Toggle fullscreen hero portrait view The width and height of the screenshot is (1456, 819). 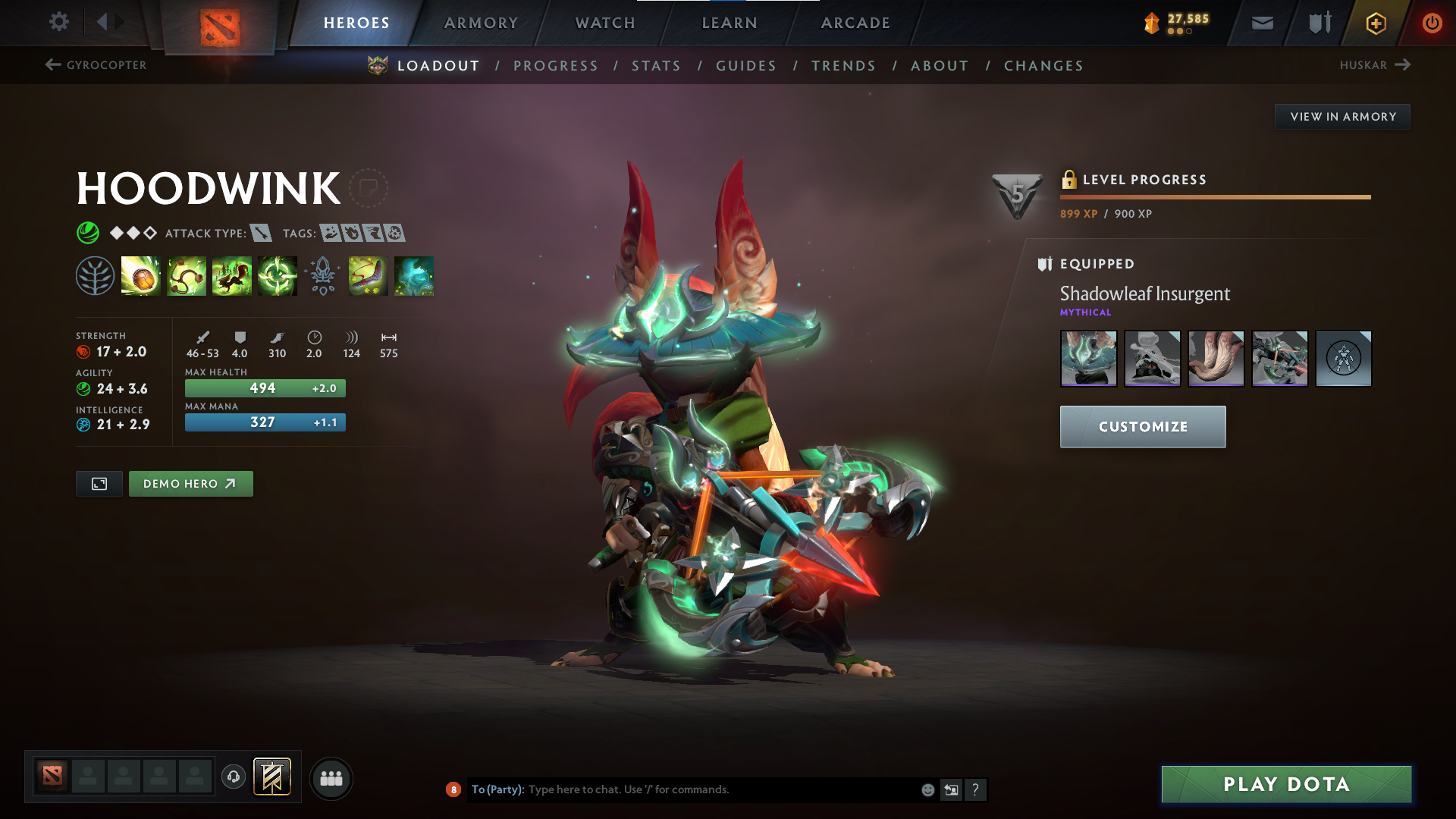[x=99, y=483]
